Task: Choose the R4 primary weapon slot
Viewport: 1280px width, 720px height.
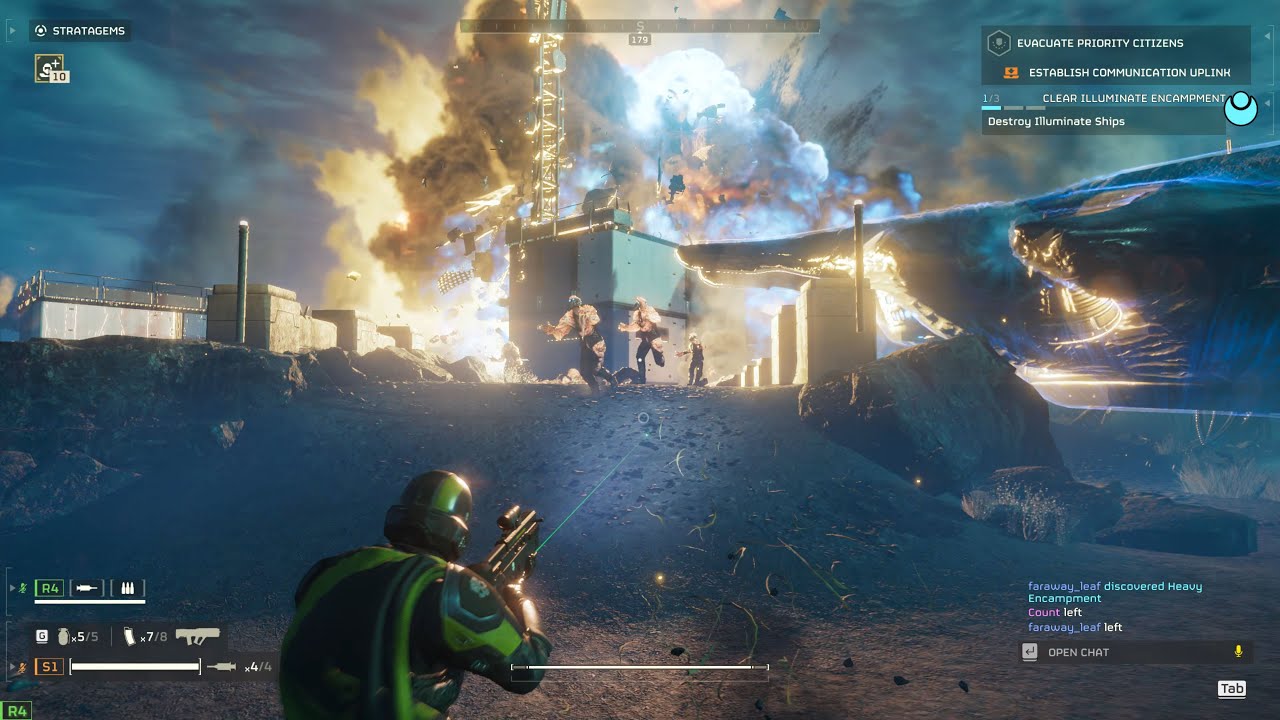Action: click(x=49, y=588)
